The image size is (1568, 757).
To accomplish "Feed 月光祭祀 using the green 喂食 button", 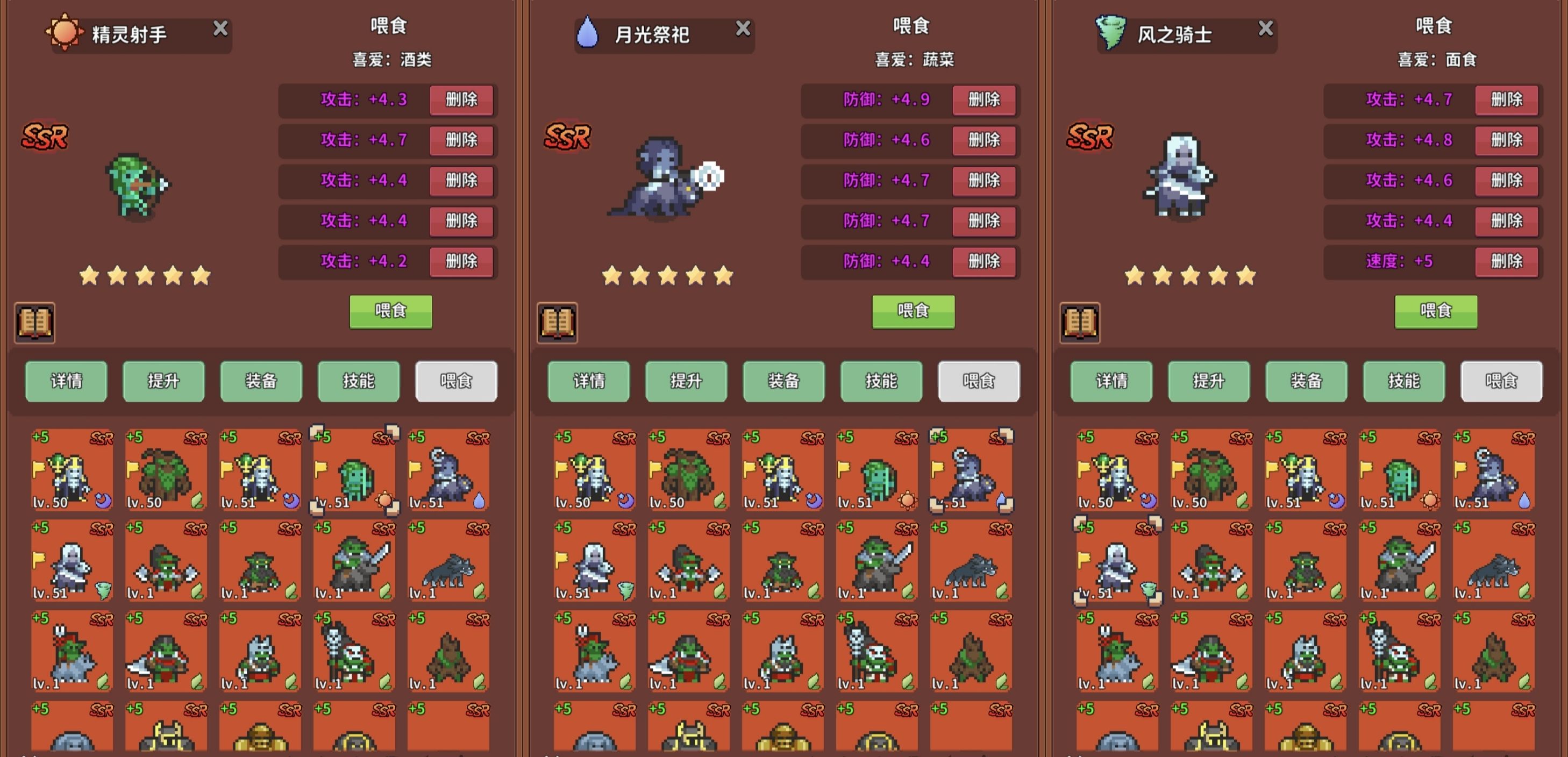I will [x=913, y=311].
